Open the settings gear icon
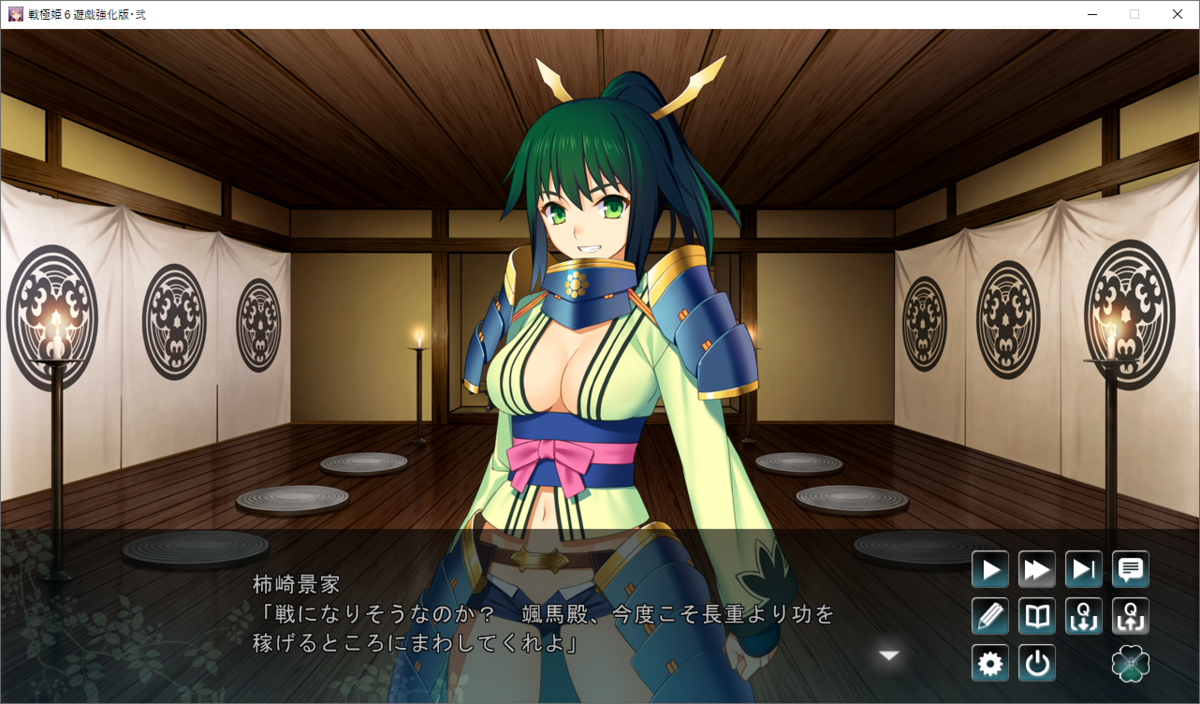The image size is (1200, 704). (x=990, y=663)
